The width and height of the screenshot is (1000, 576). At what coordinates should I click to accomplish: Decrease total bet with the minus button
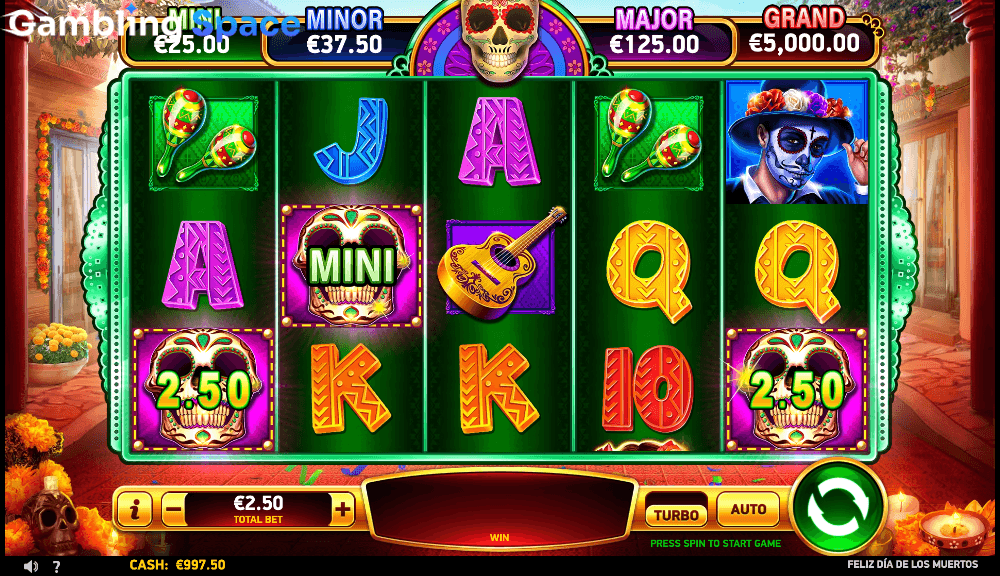coord(173,509)
